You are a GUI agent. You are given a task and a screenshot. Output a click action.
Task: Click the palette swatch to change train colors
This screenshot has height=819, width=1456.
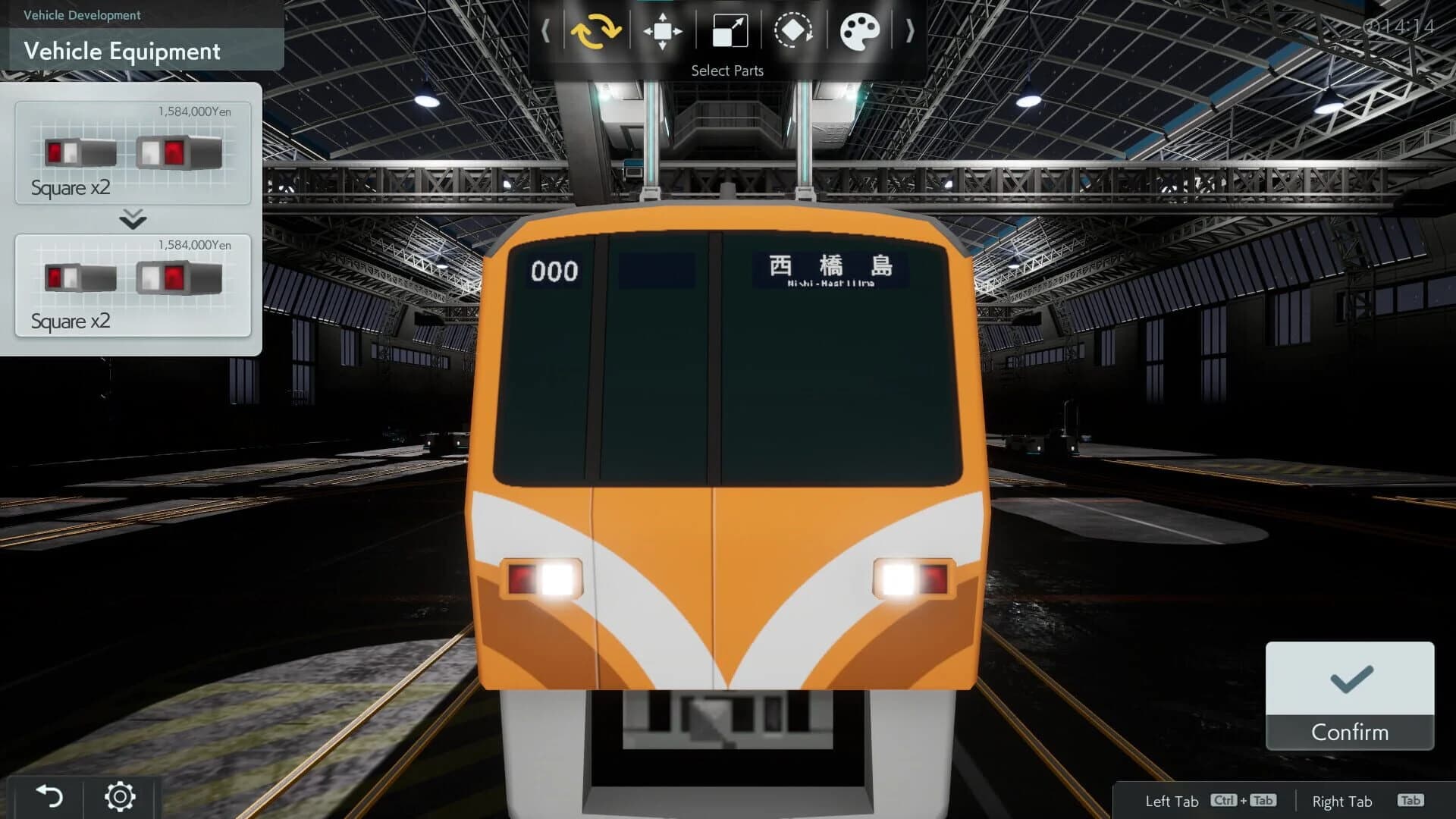click(859, 30)
